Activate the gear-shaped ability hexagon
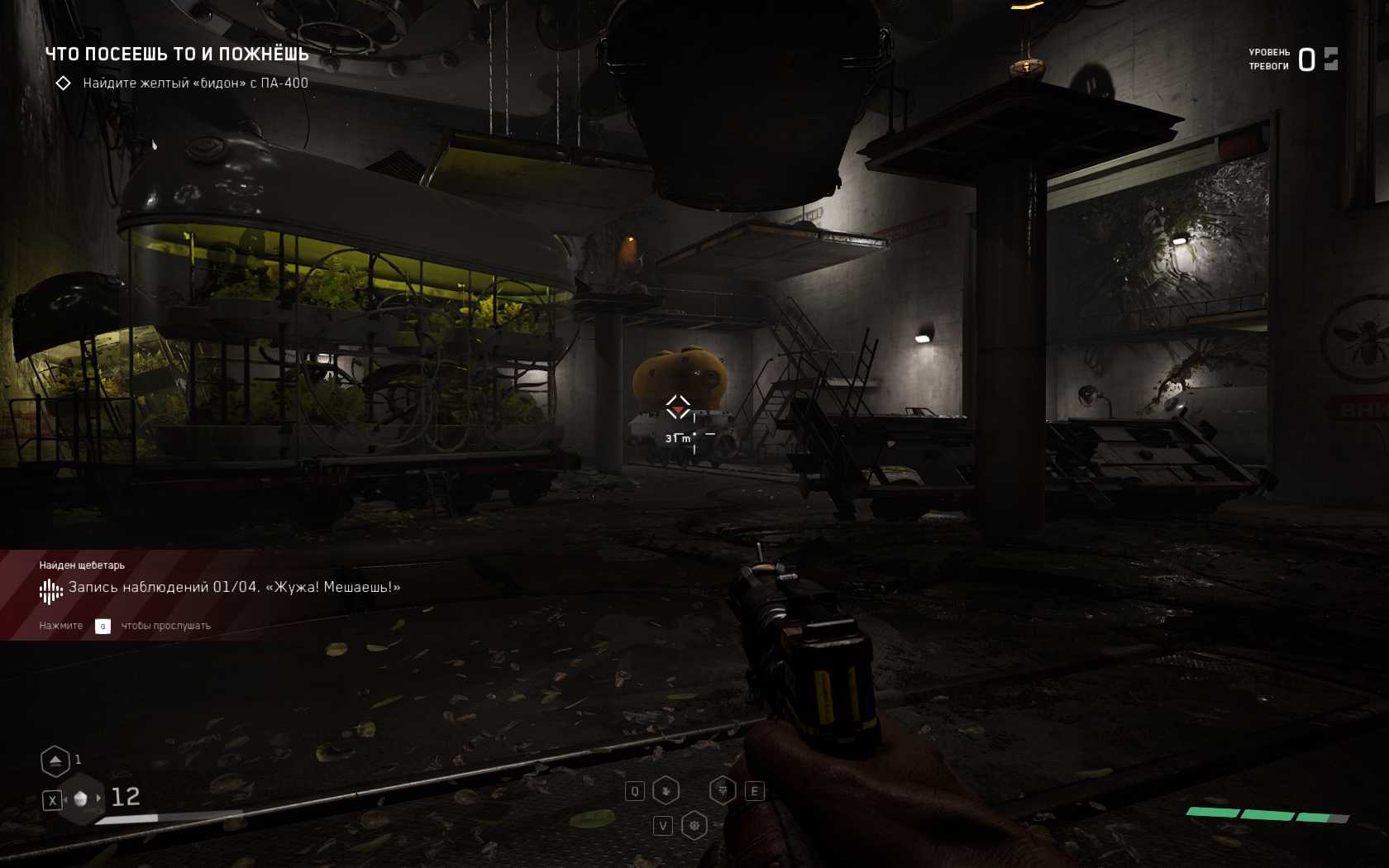Viewport: 1389px width, 868px height. pos(694,826)
